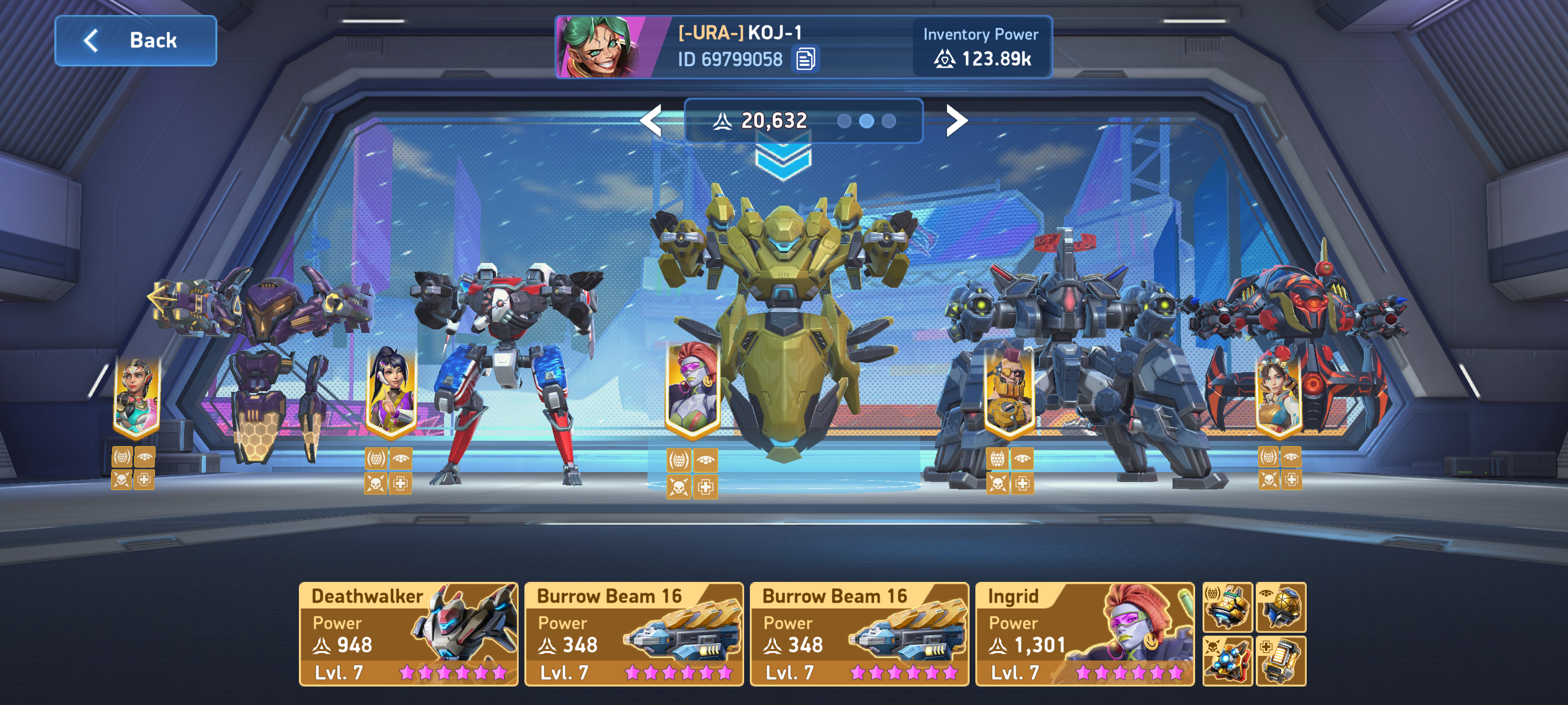This screenshot has width=1568, height=705.
Task: Go back using the Back button
Action: pos(135,41)
